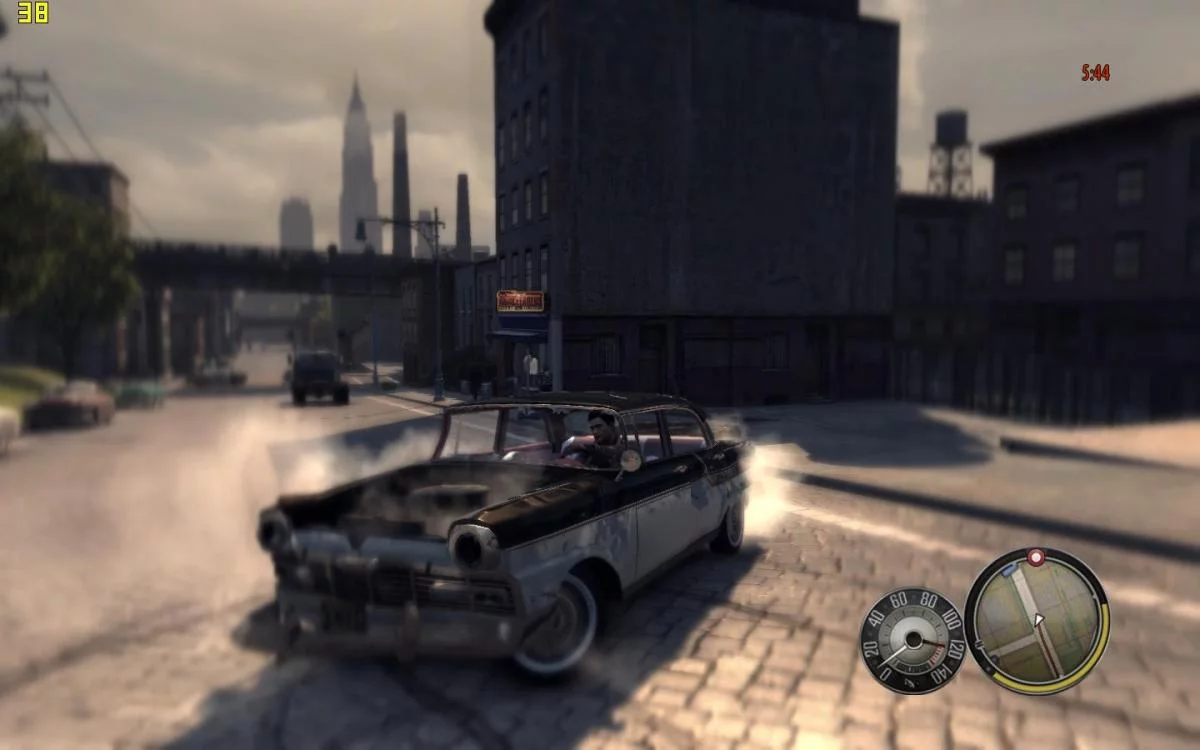Viewport: 1200px width, 750px height.
Task: Select the red objective marker on the minimap
Action: (1036, 557)
